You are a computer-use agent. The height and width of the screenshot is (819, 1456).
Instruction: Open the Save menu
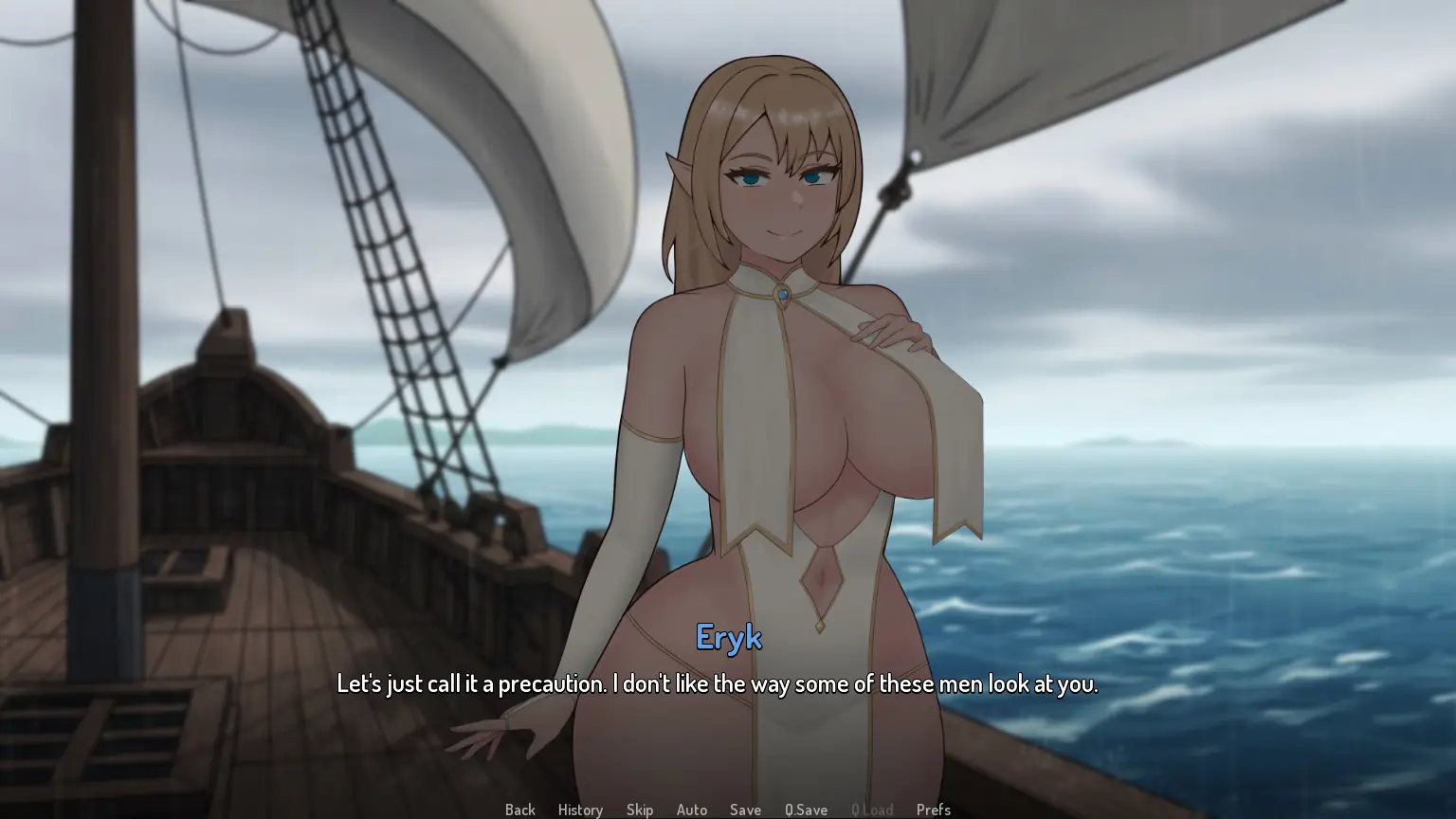(x=745, y=810)
